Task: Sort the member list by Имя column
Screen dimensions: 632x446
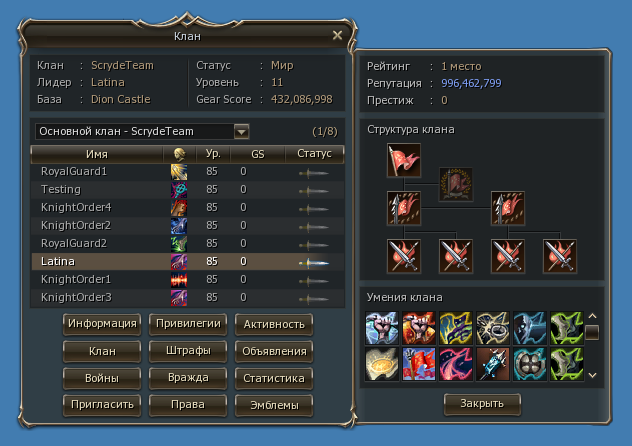Action: pyautogui.click(x=97, y=154)
